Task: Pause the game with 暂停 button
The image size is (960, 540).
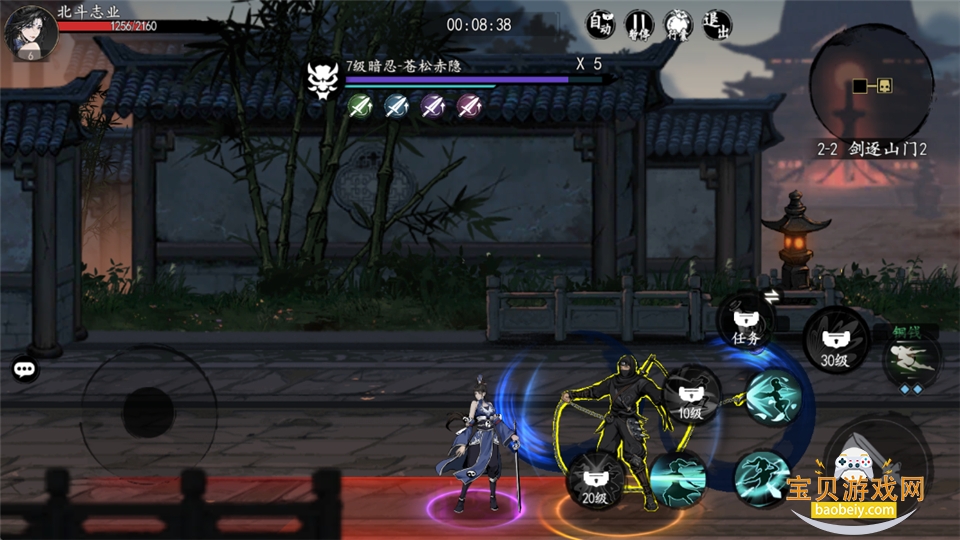Action: [x=639, y=23]
